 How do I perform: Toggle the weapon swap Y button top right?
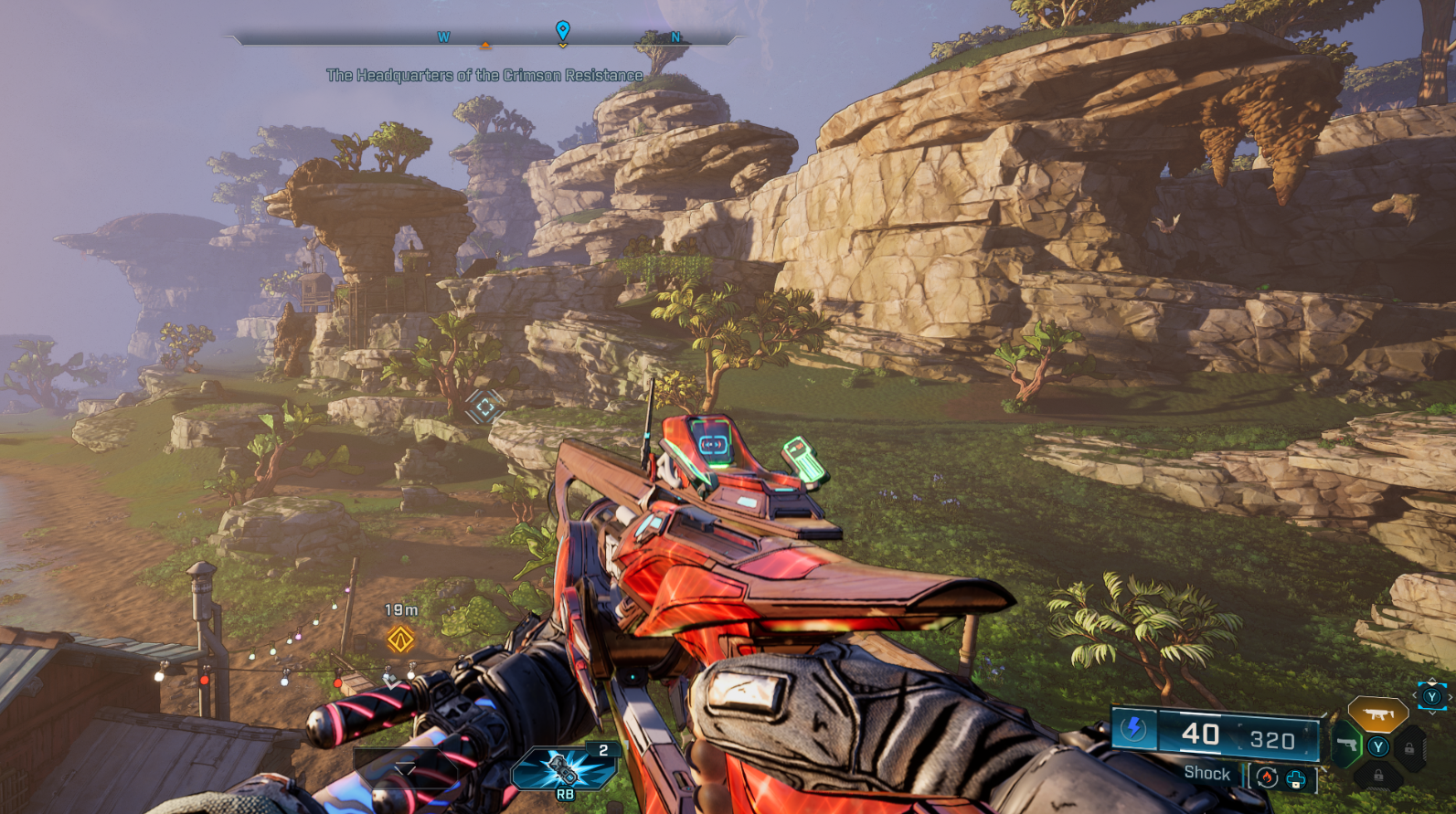[1432, 696]
